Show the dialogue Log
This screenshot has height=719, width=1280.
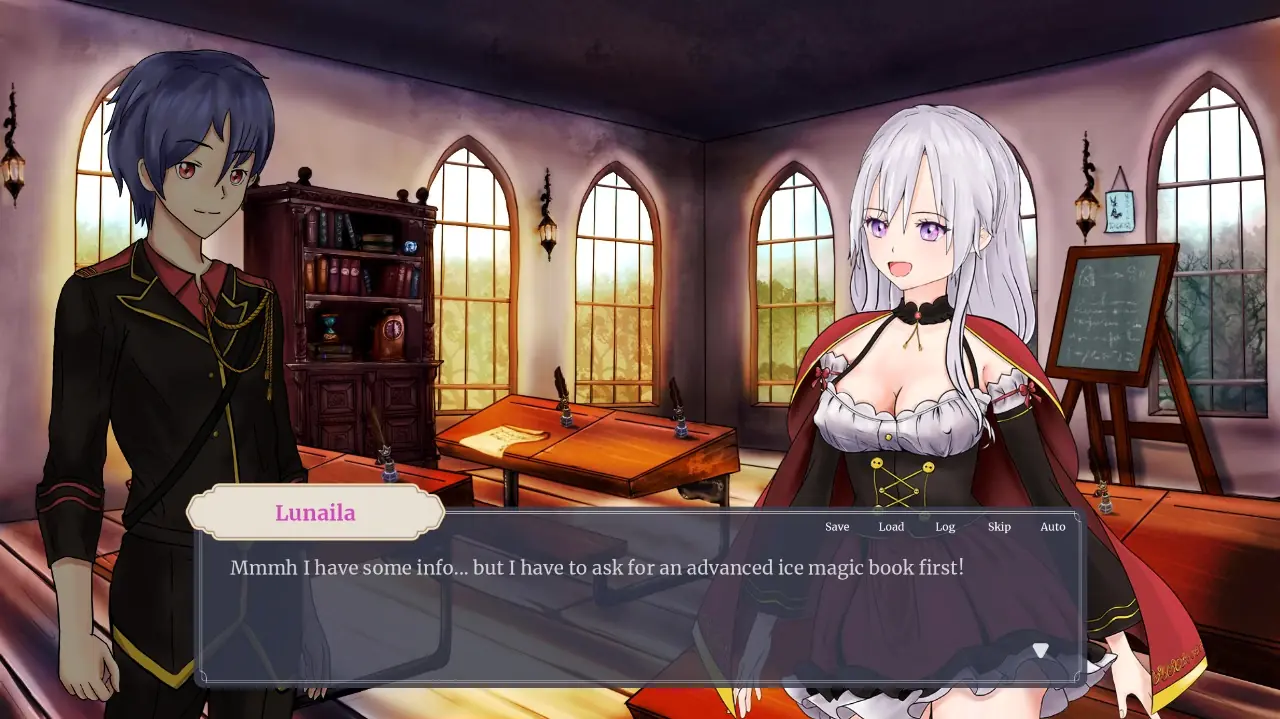945,527
